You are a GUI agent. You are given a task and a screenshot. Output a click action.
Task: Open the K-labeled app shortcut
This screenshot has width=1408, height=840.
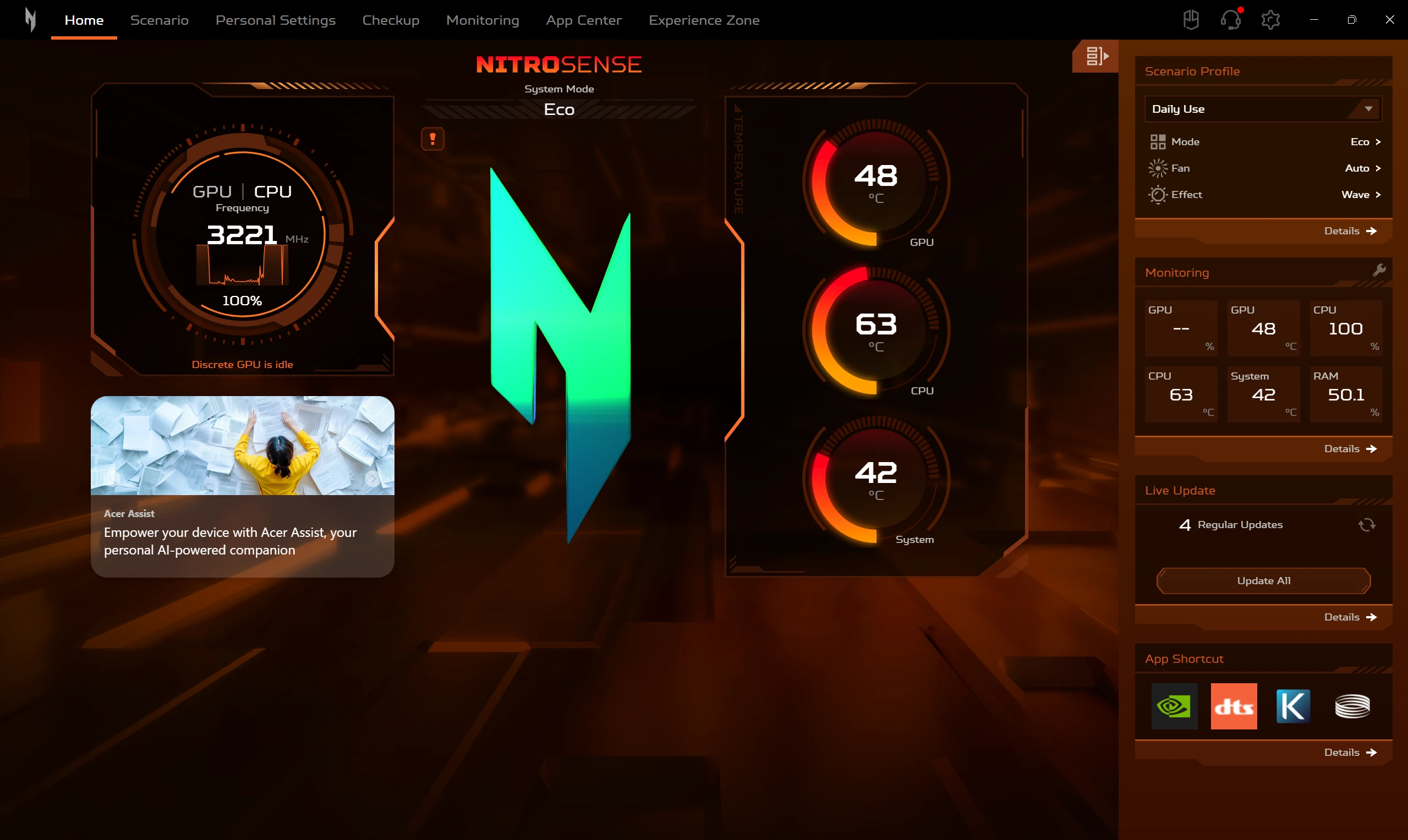[1292, 706]
